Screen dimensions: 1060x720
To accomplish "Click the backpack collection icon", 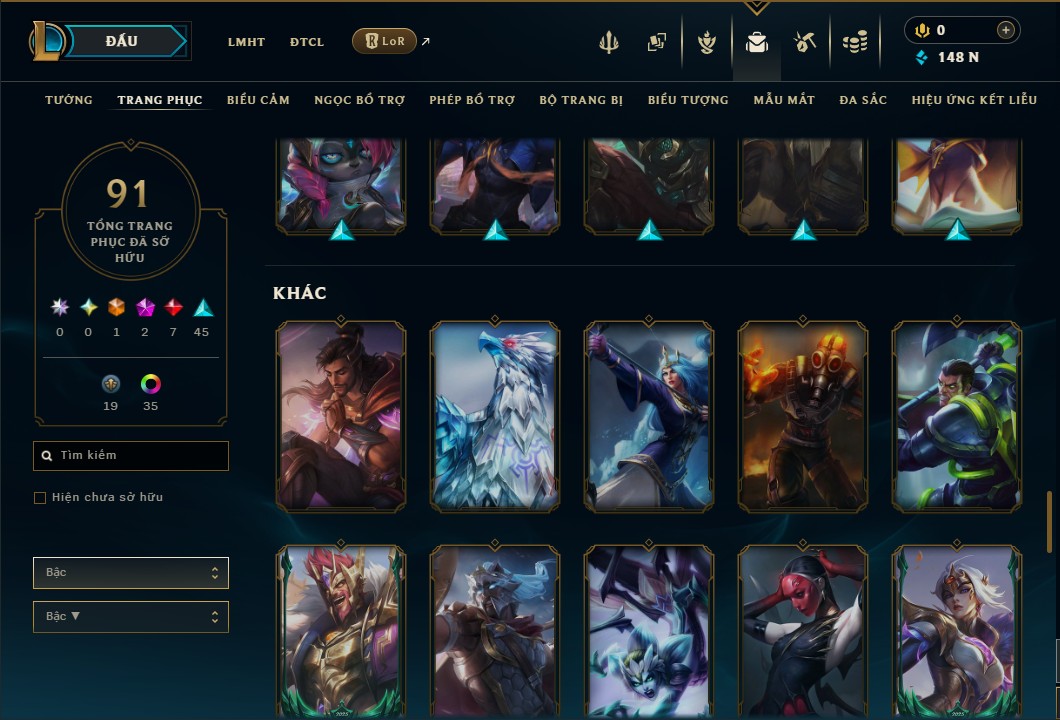I will [x=757, y=42].
